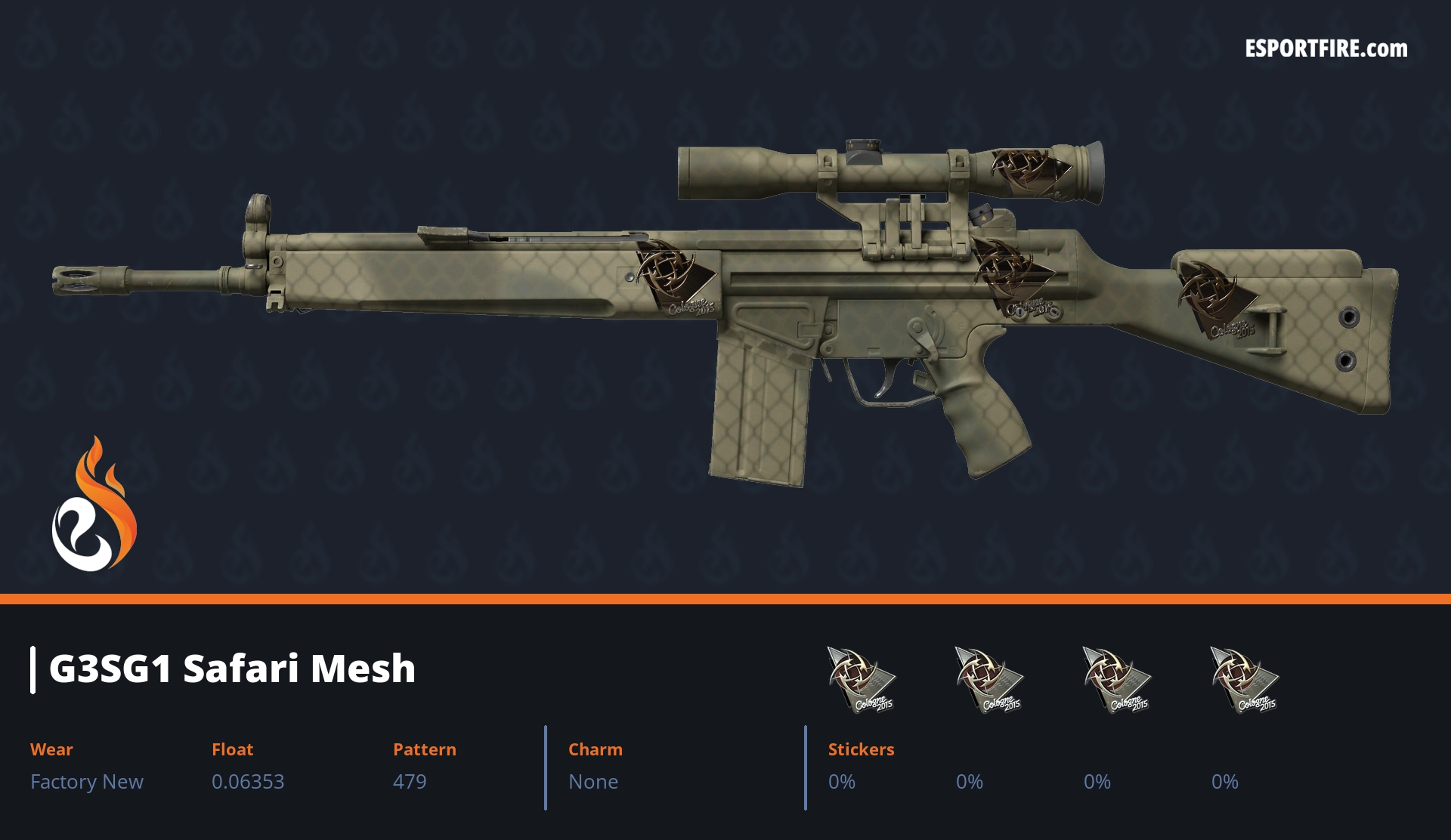
Task: Click the orange flame Esportfire logo
Action: coord(94,506)
